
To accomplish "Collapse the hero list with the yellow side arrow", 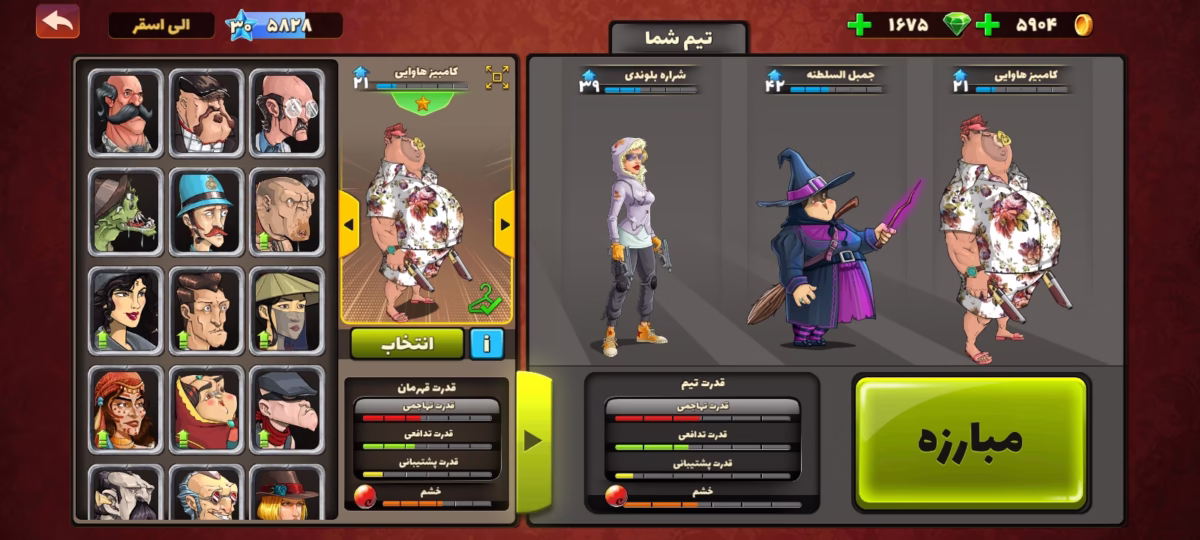I will (x=533, y=440).
